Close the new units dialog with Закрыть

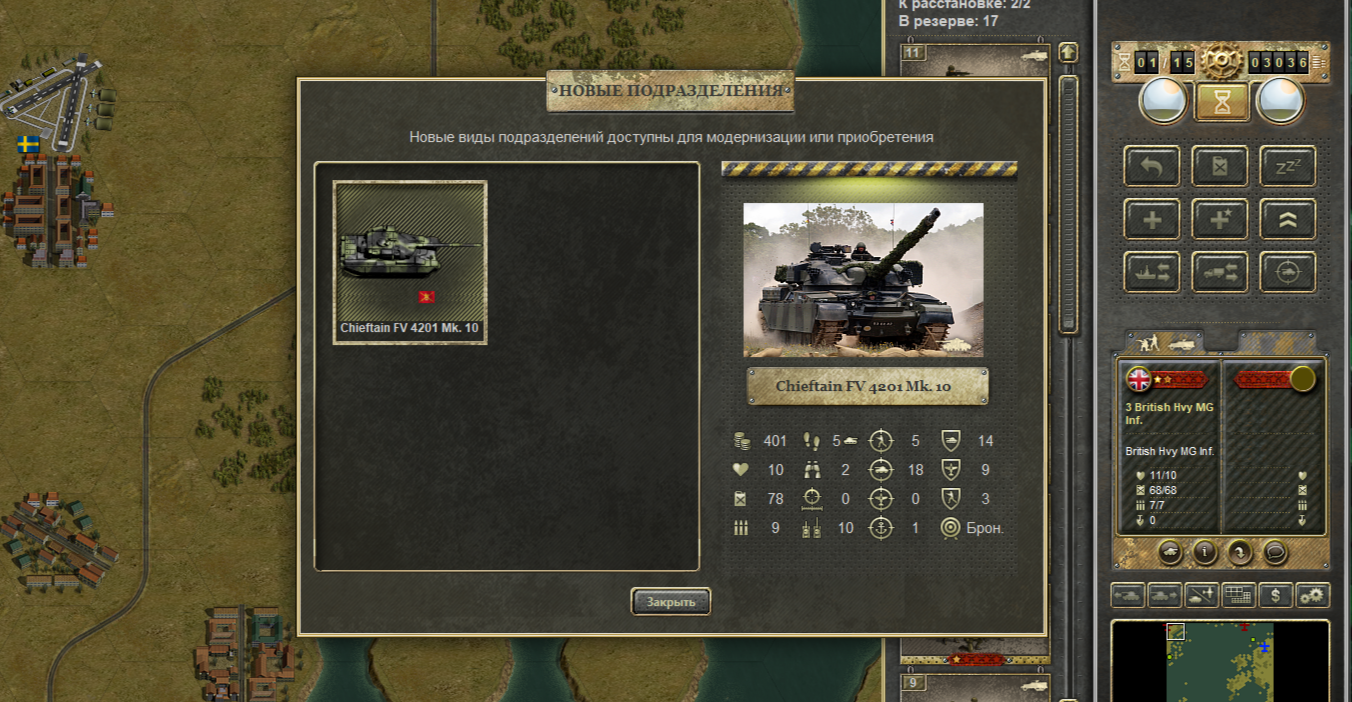pos(670,602)
